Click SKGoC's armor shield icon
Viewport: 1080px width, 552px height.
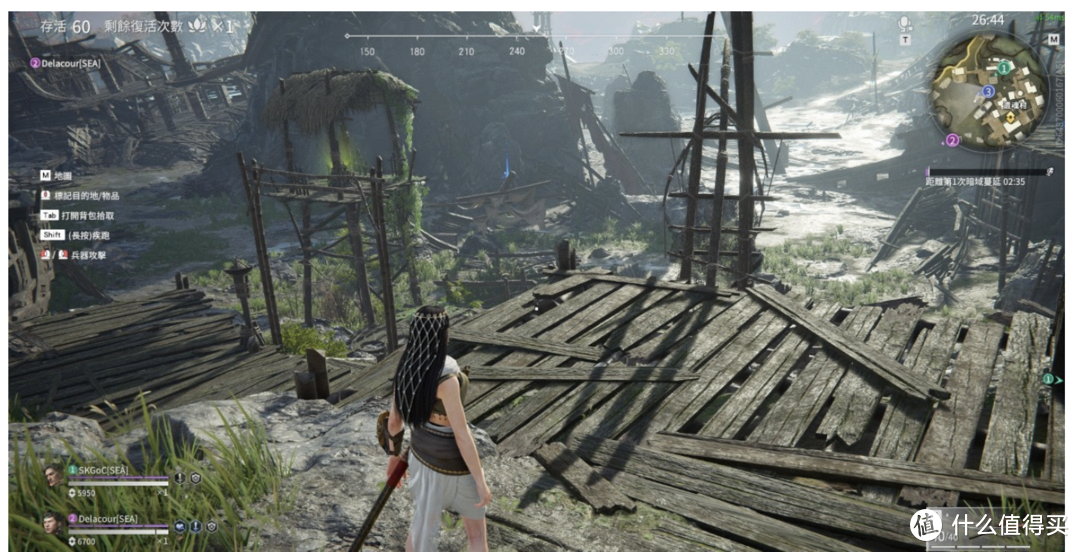pyautogui.click(x=196, y=478)
